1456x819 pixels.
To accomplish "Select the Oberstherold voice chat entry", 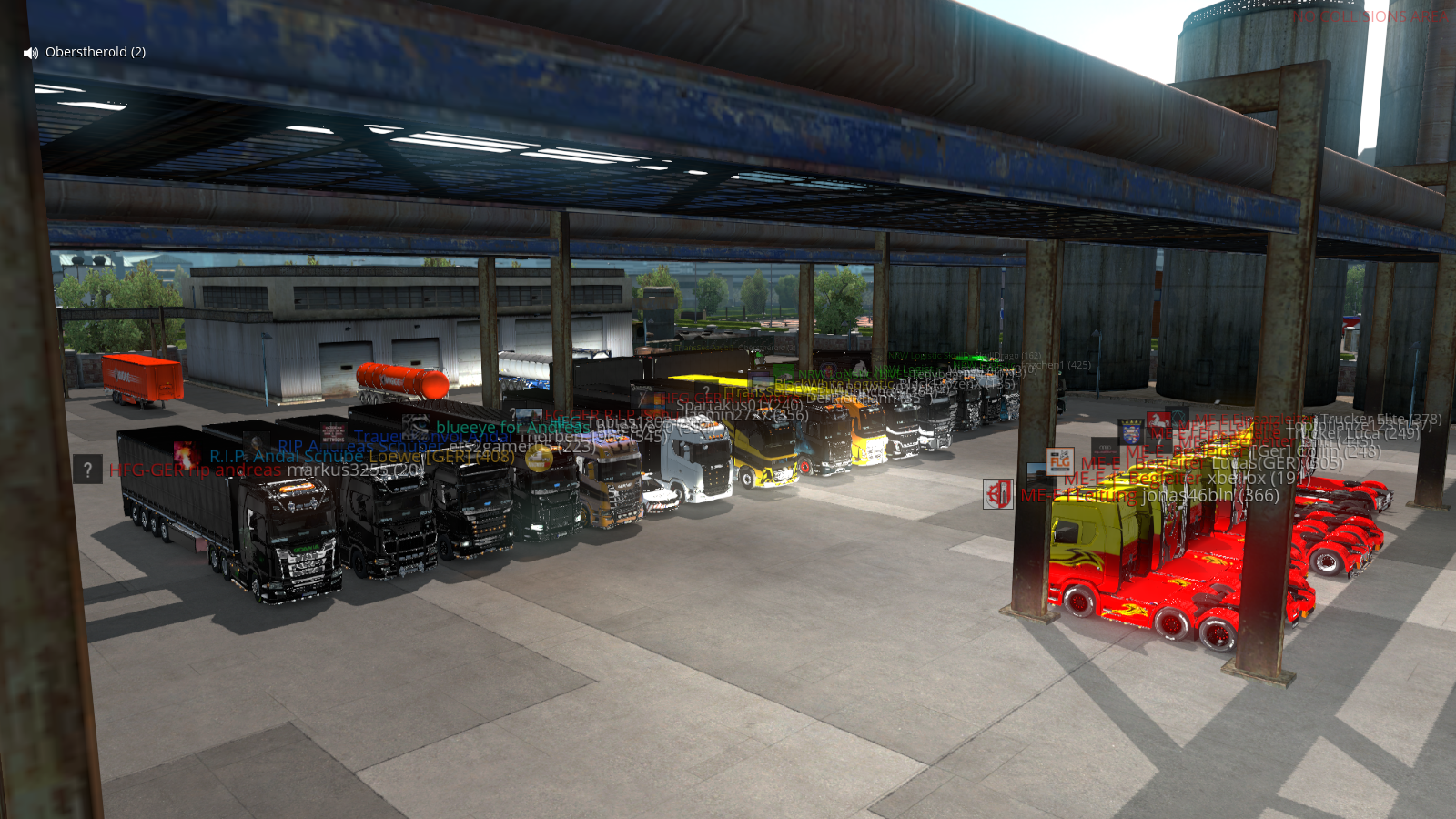I will (x=96, y=52).
